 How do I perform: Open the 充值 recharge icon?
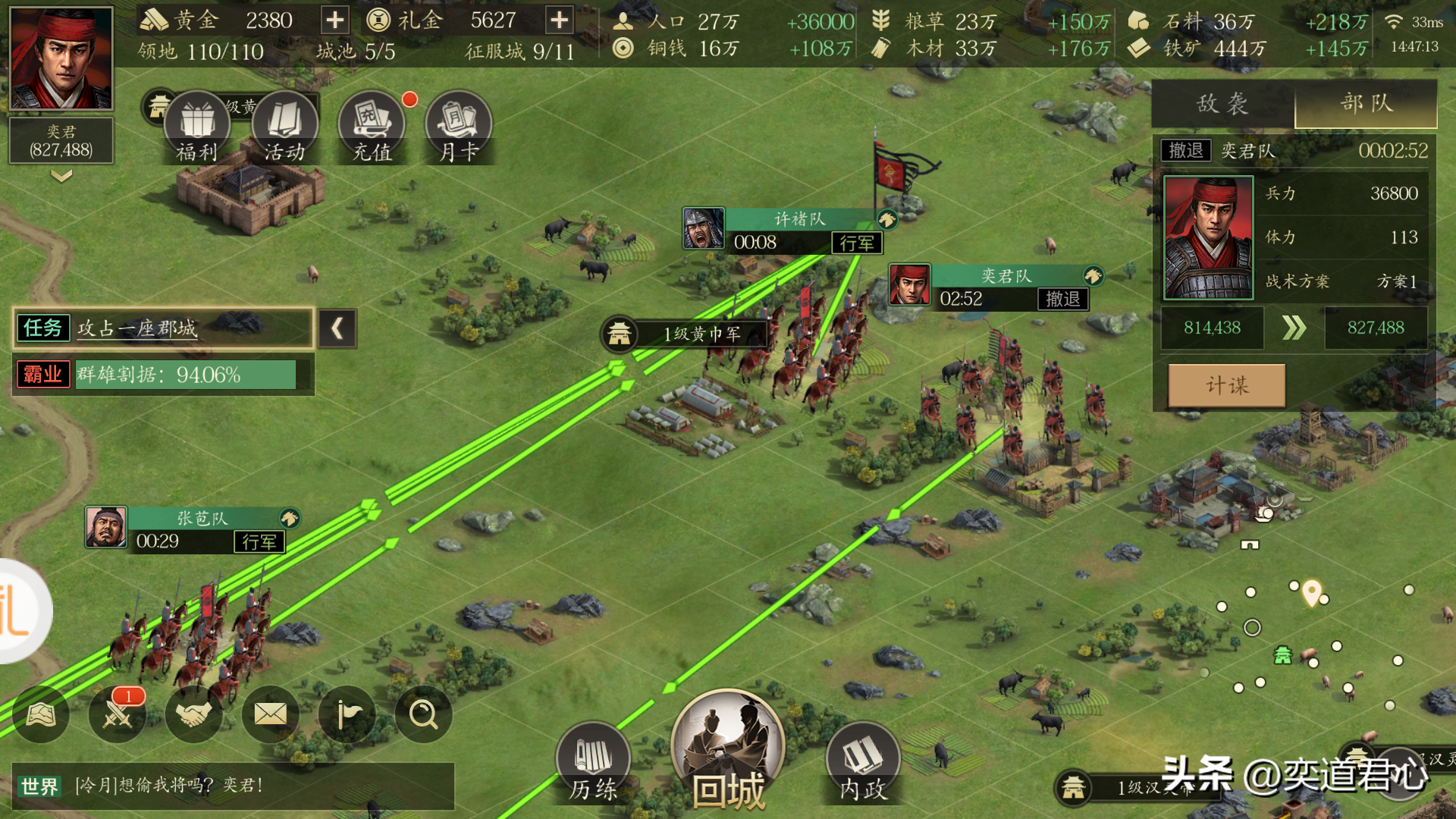pyautogui.click(x=372, y=127)
